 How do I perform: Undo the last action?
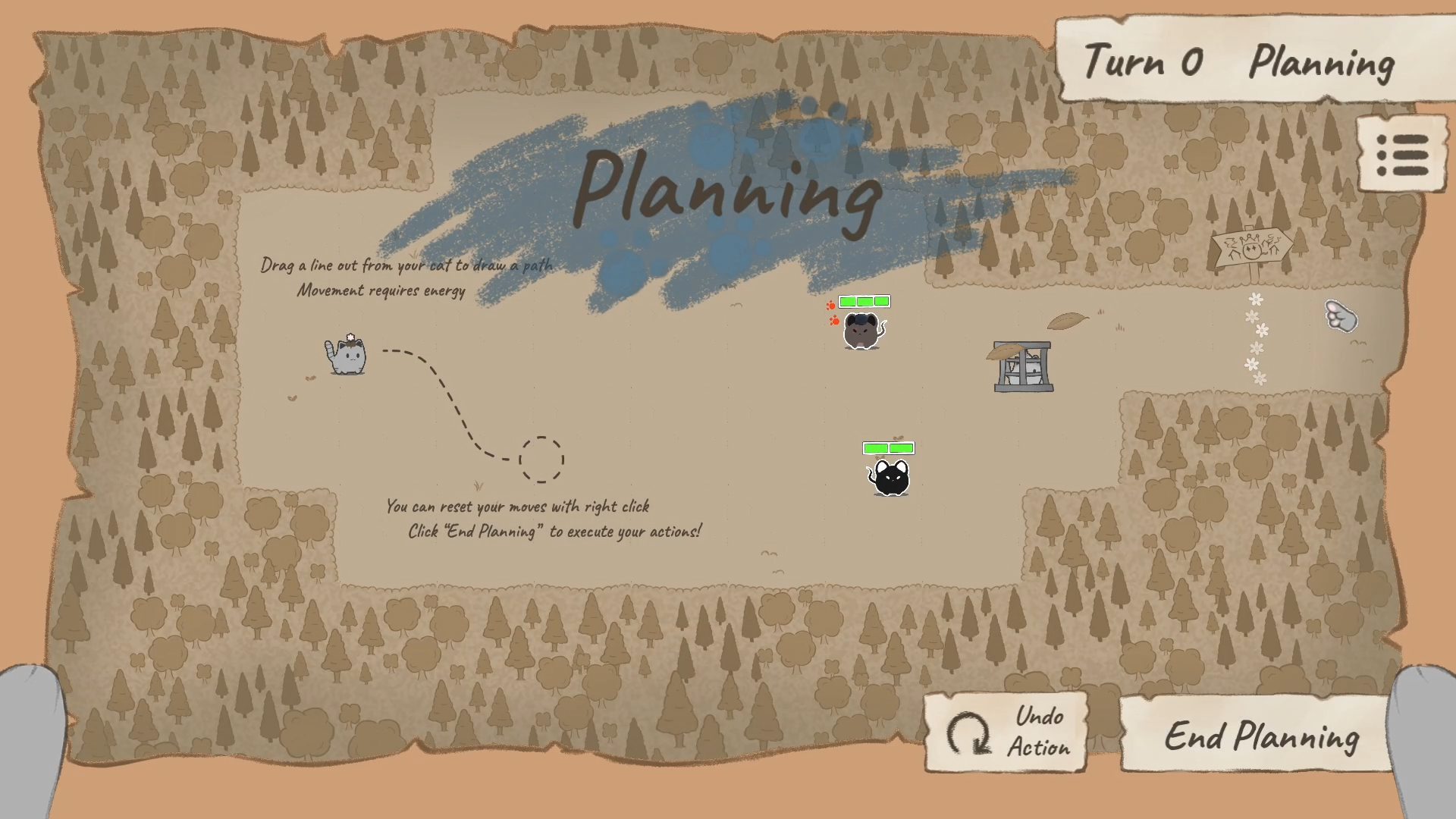(x=1006, y=733)
